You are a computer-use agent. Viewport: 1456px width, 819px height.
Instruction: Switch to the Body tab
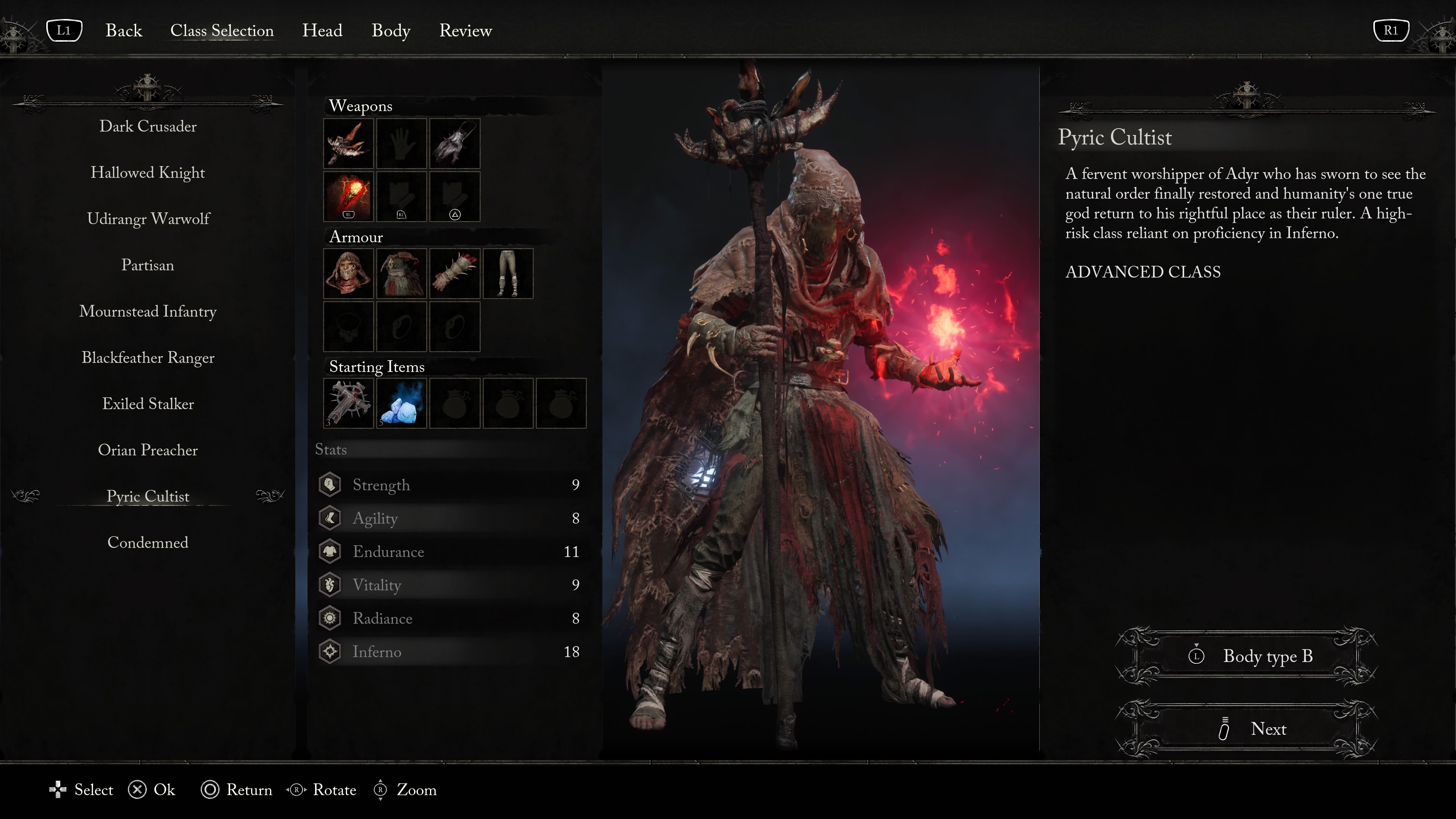click(391, 30)
